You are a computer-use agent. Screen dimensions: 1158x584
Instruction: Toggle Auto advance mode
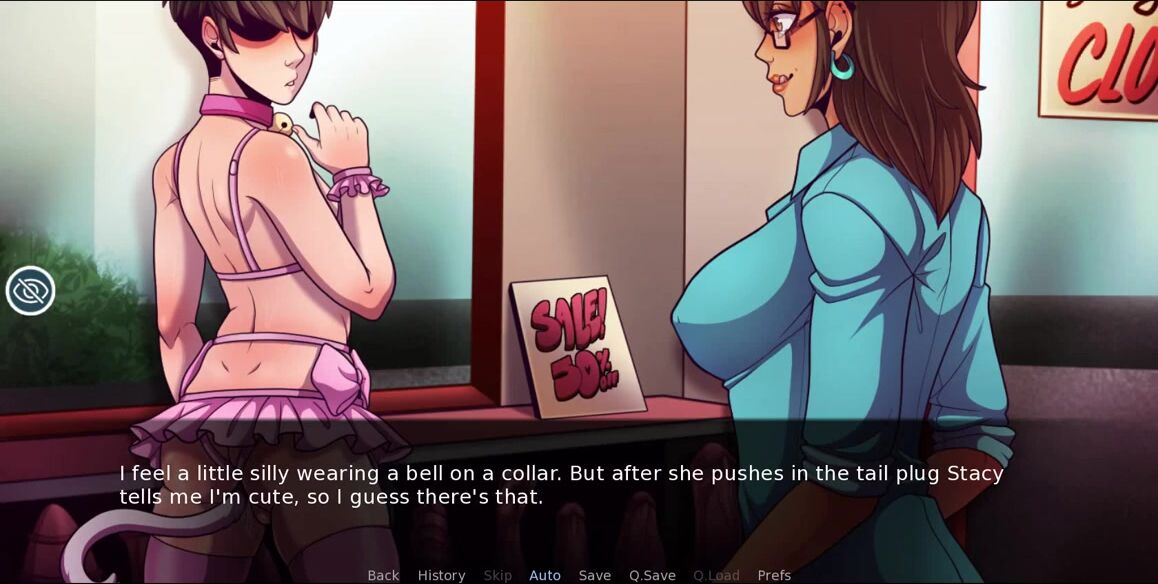(545, 575)
